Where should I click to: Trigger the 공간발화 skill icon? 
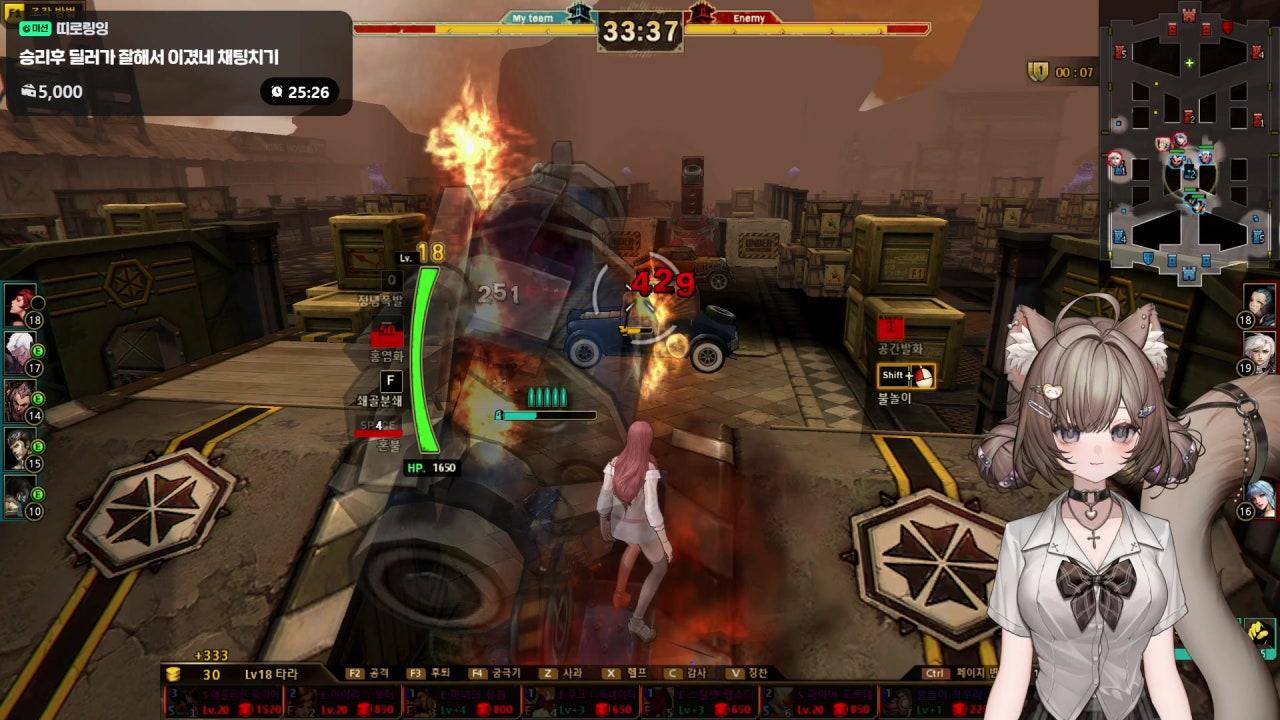coord(891,328)
